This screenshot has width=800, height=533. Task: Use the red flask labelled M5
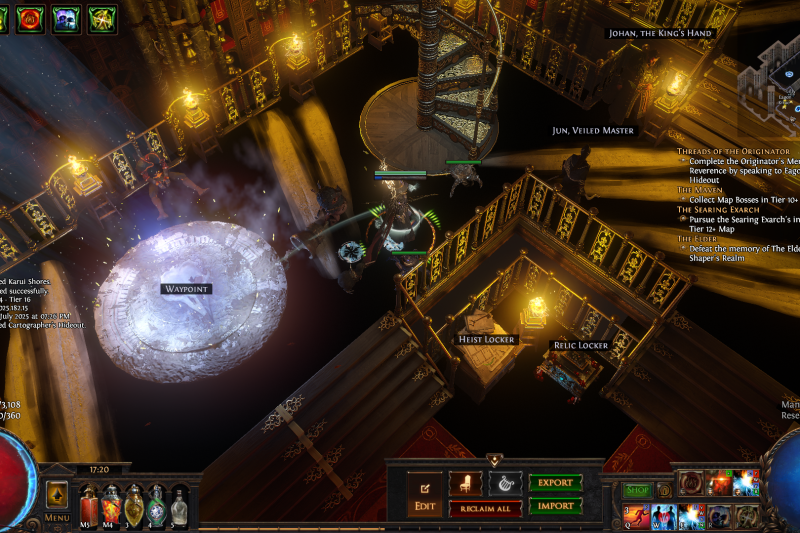coord(89,504)
